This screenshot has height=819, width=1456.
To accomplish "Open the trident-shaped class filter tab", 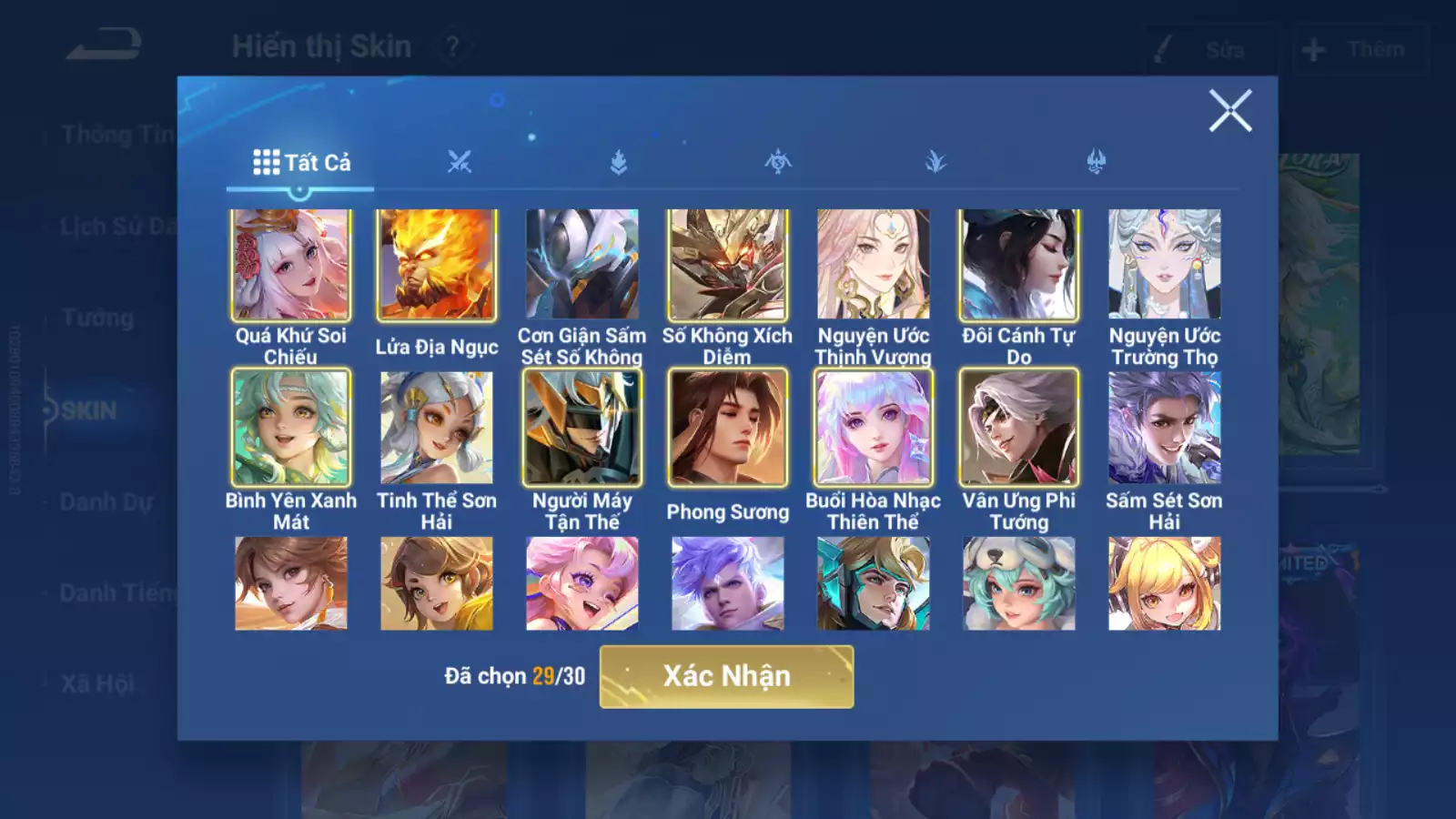I will click(1096, 163).
